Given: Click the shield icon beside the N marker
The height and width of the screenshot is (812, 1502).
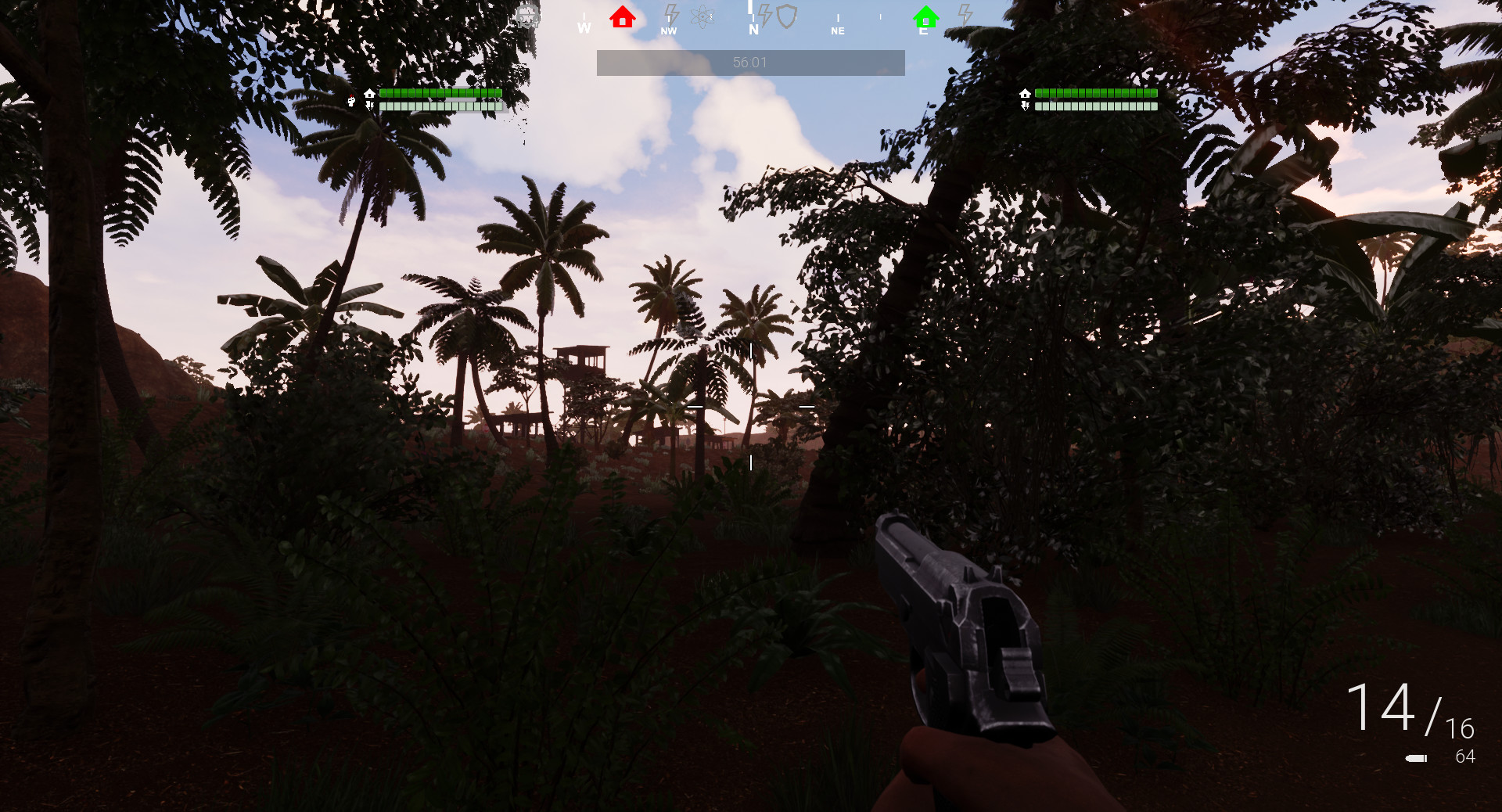Looking at the screenshot, I should tap(787, 17).
